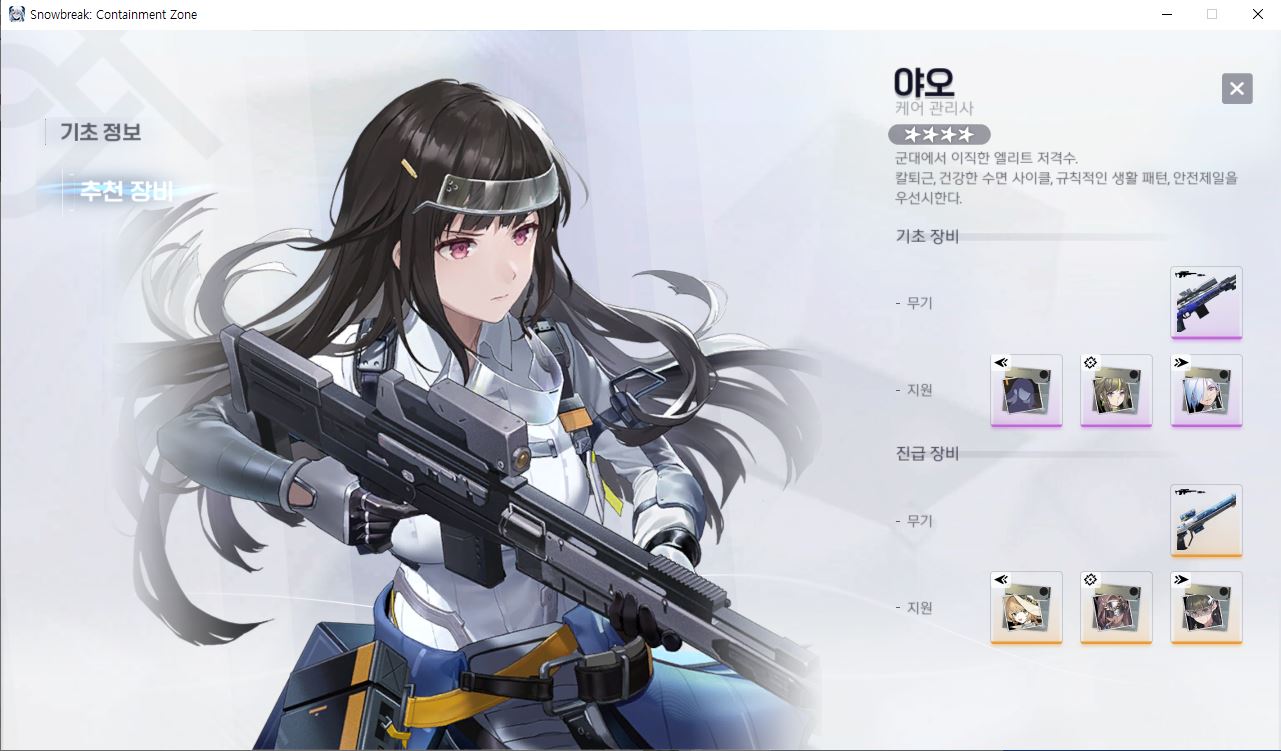Switch to the 기초 정보 tab
The width and height of the screenshot is (1281, 751).
click(100, 132)
